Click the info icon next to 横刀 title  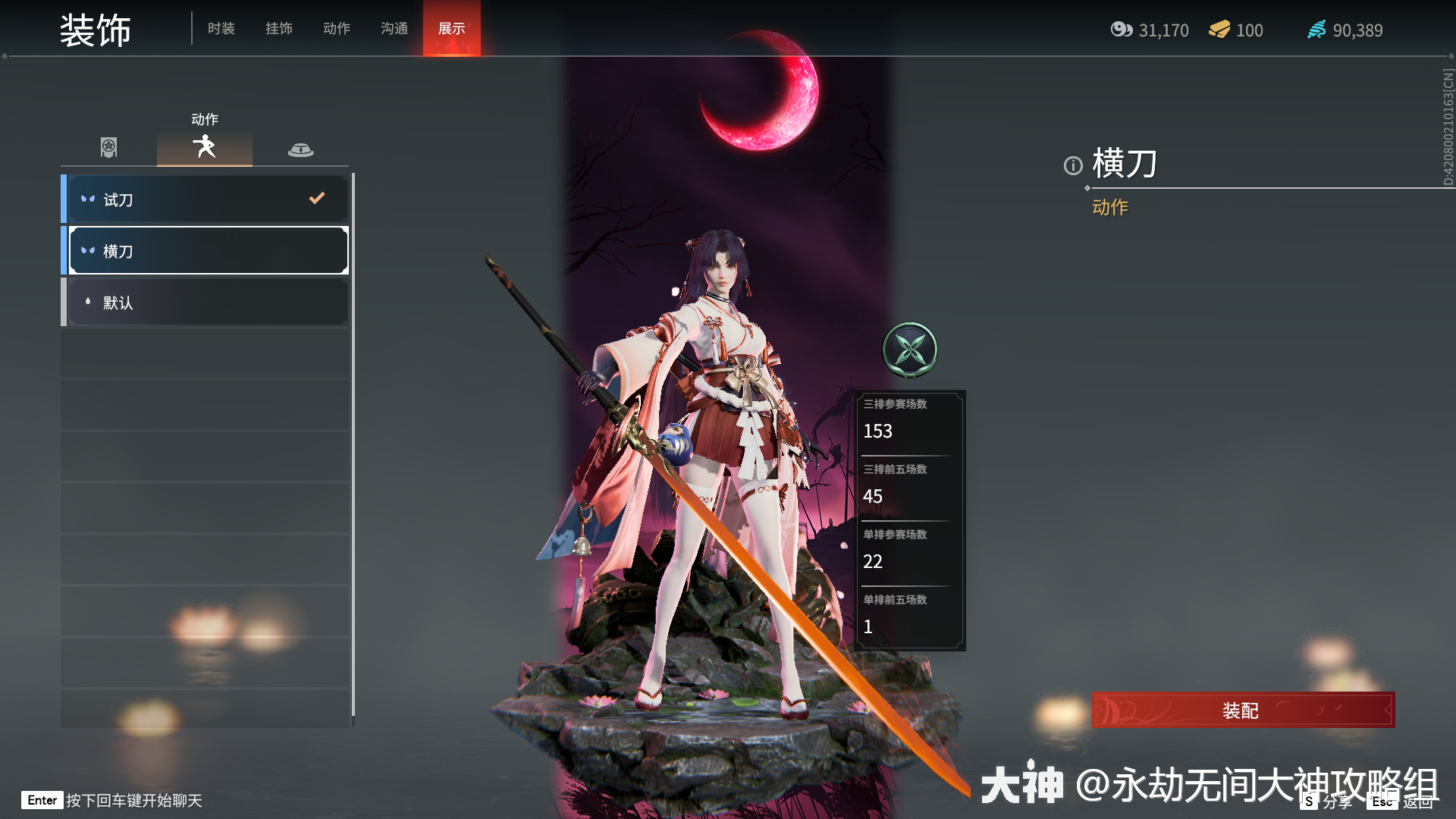(1072, 165)
